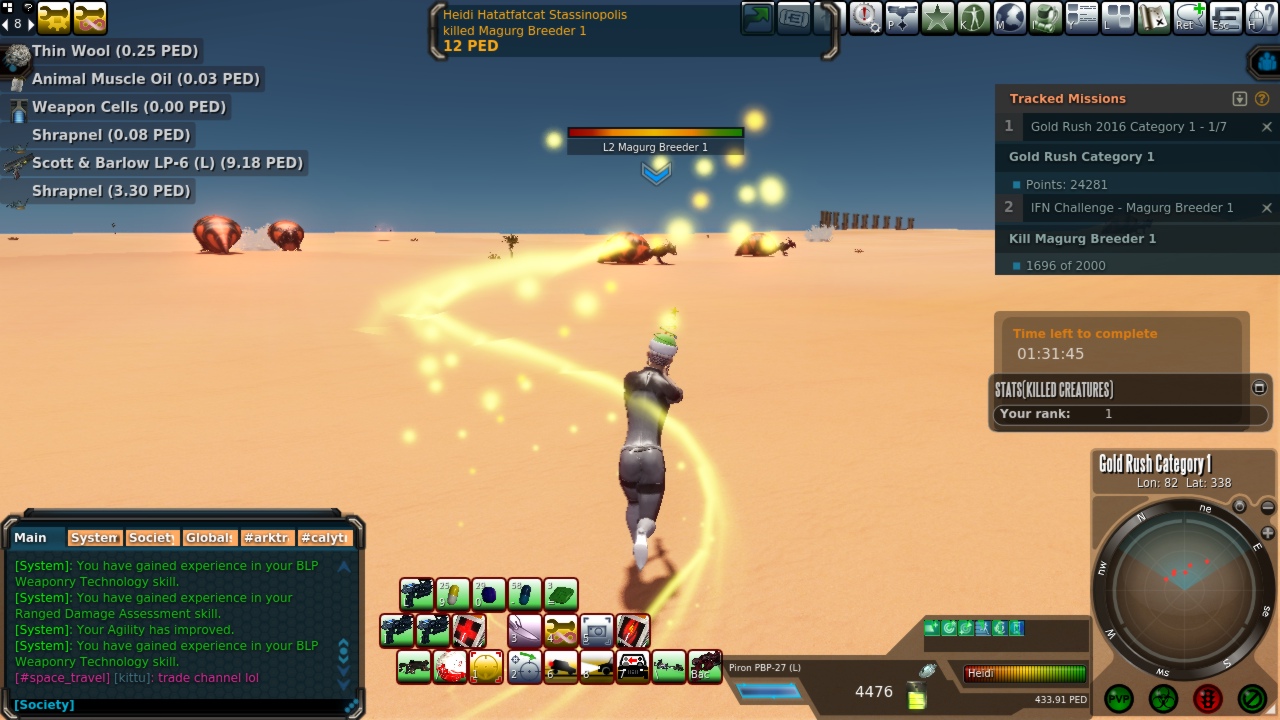The width and height of the screenshot is (1280, 720).
Task: Open the Esc main menu icon
Action: click(x=1226, y=18)
